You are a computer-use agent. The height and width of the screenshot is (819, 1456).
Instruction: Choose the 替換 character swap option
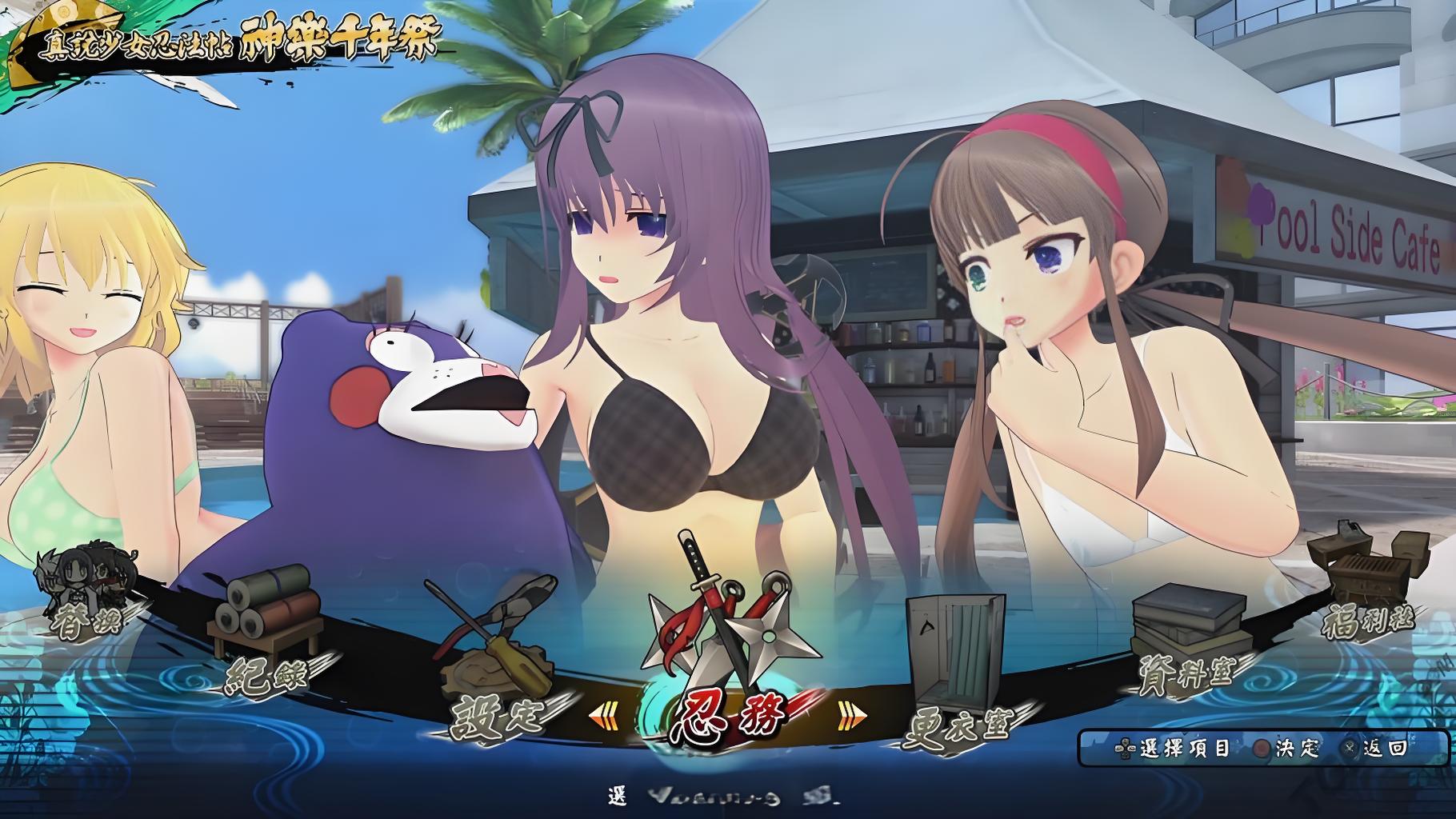pyautogui.click(x=86, y=620)
